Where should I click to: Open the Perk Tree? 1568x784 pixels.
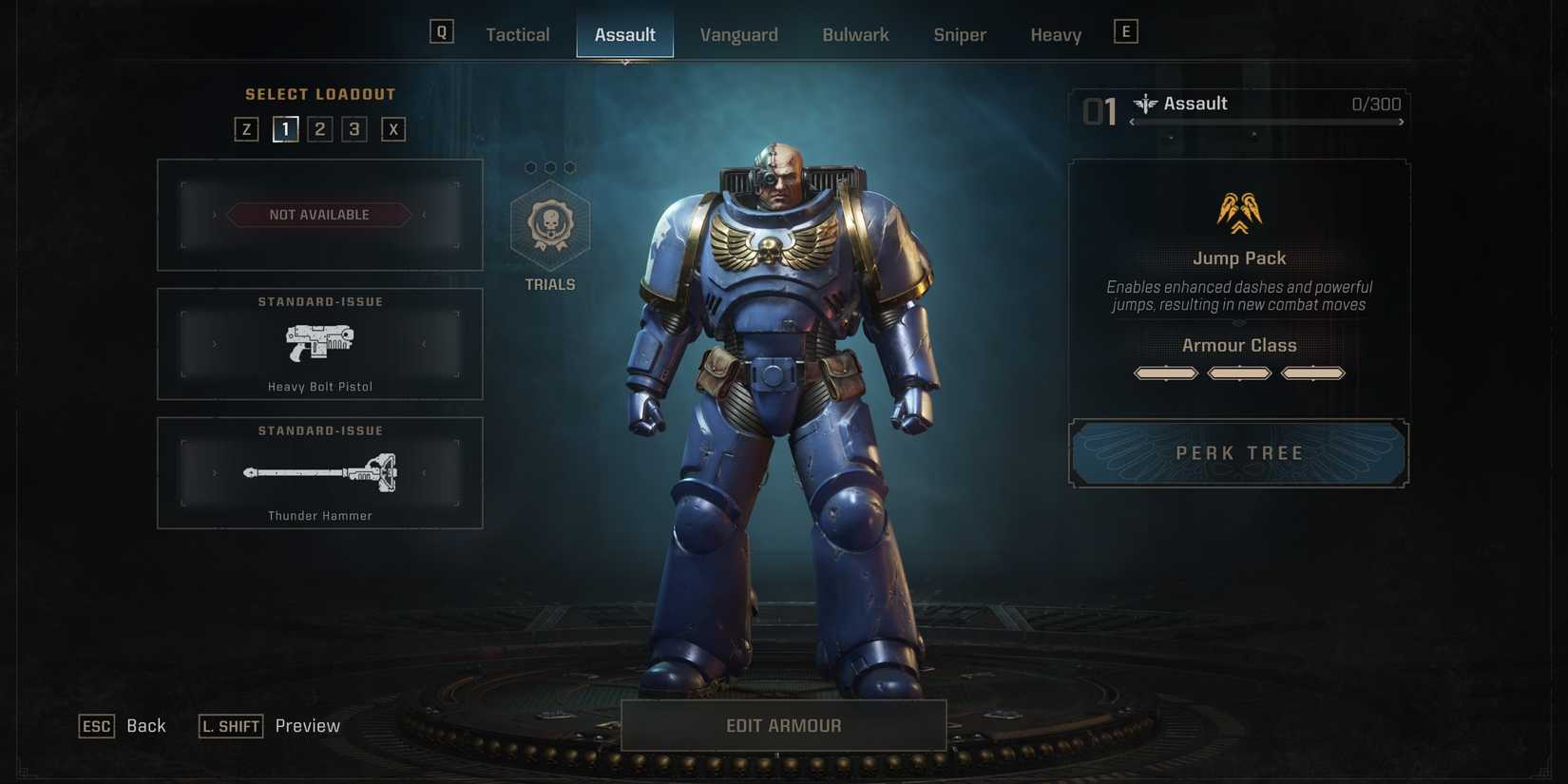pyautogui.click(x=1238, y=453)
